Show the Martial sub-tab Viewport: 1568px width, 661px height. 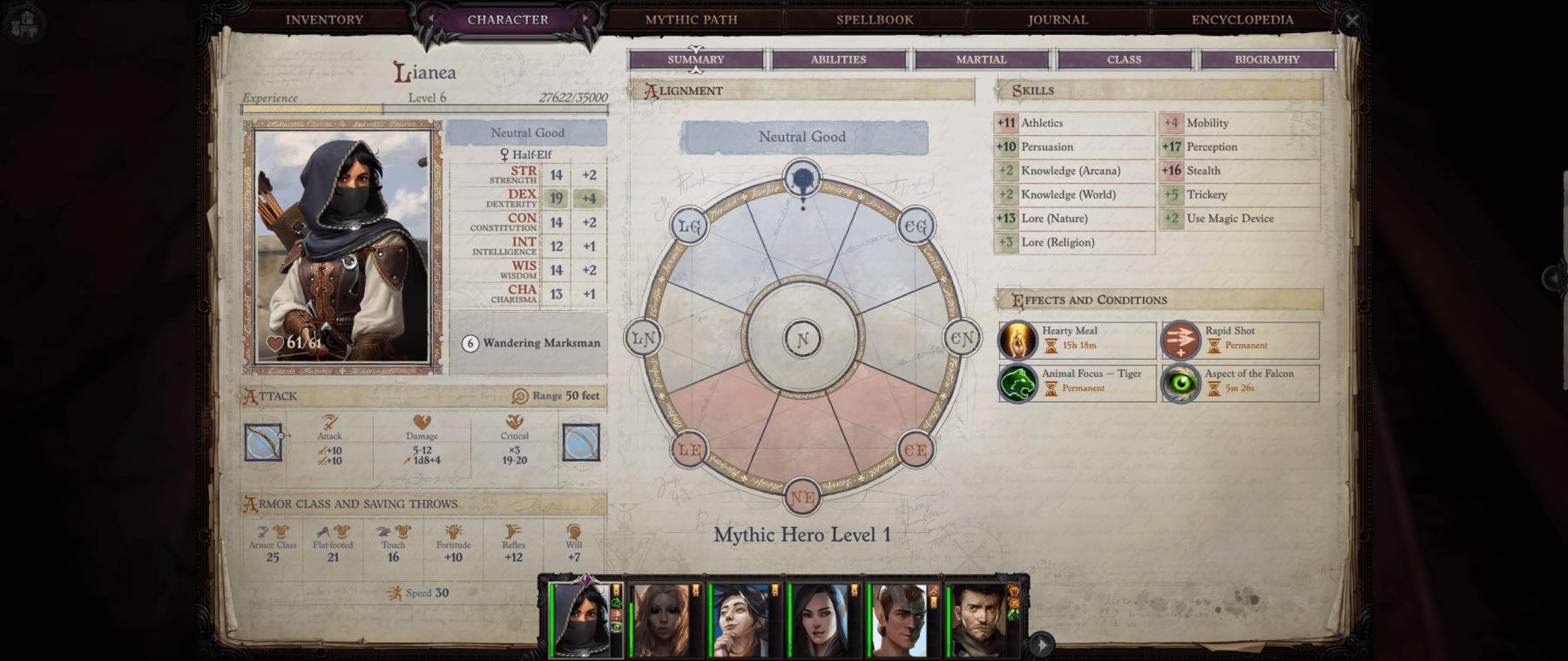pos(981,59)
